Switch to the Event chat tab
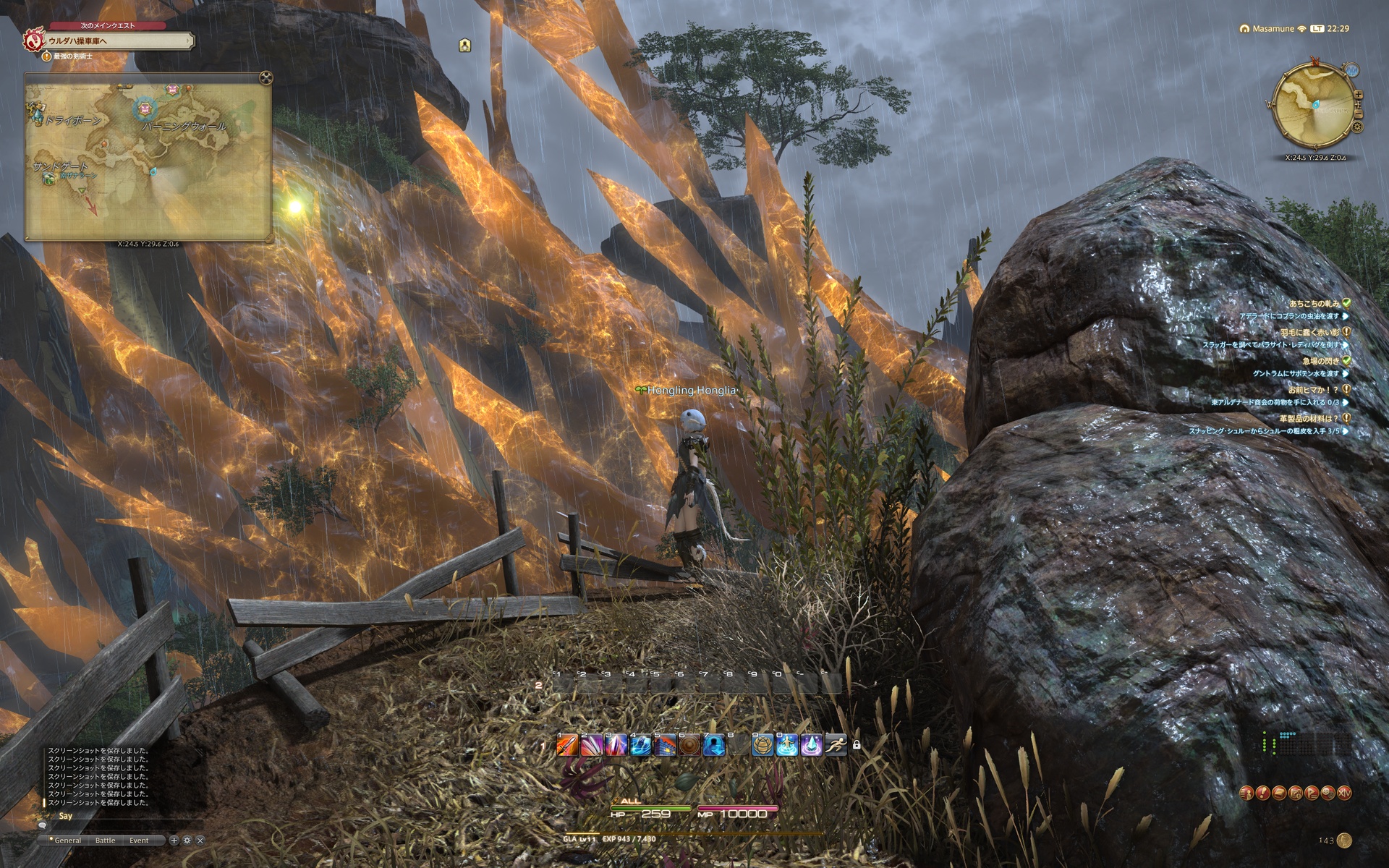Image resolution: width=1389 pixels, height=868 pixels. point(139,841)
